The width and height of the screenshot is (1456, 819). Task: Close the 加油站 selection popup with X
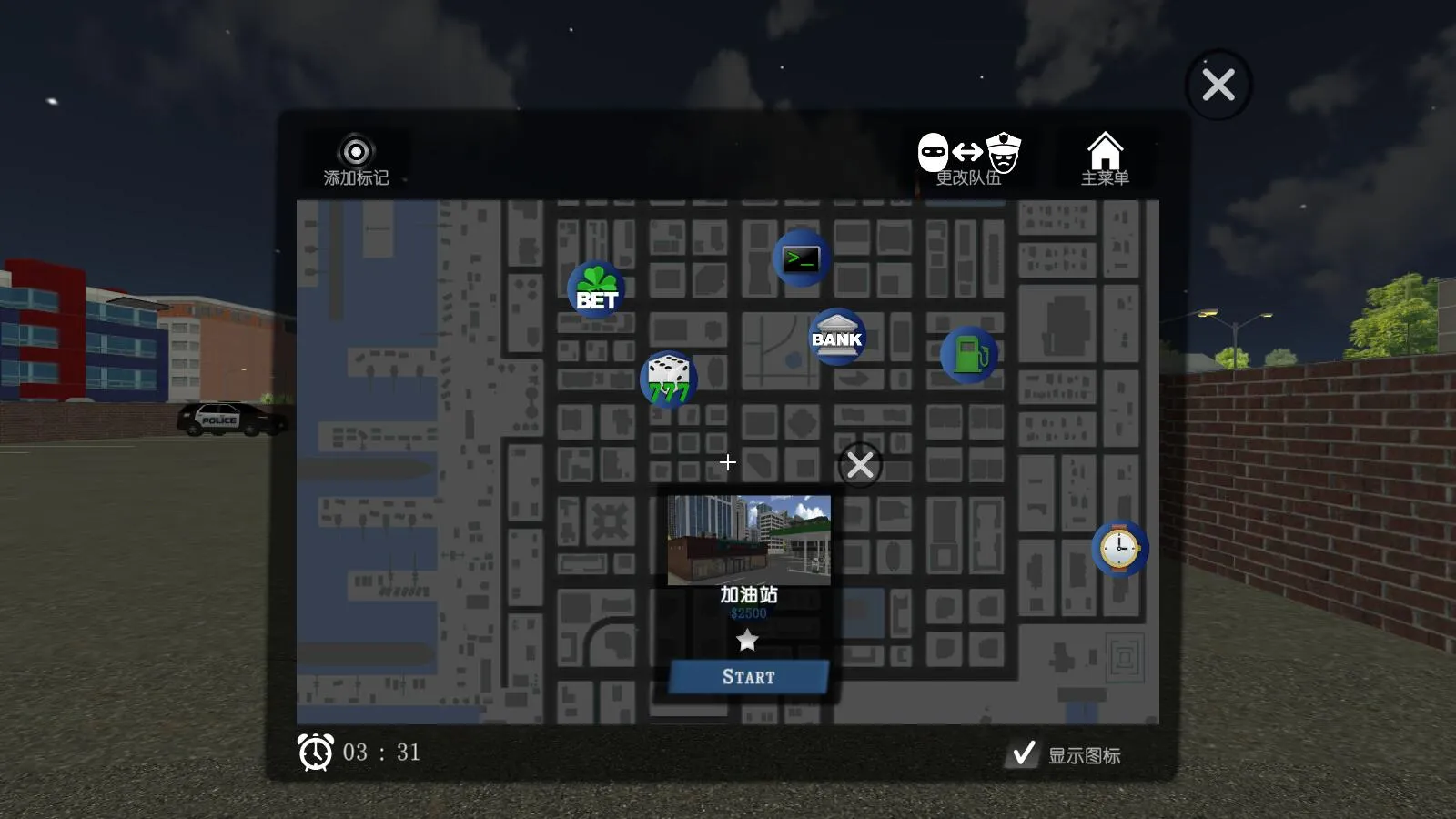(x=858, y=464)
